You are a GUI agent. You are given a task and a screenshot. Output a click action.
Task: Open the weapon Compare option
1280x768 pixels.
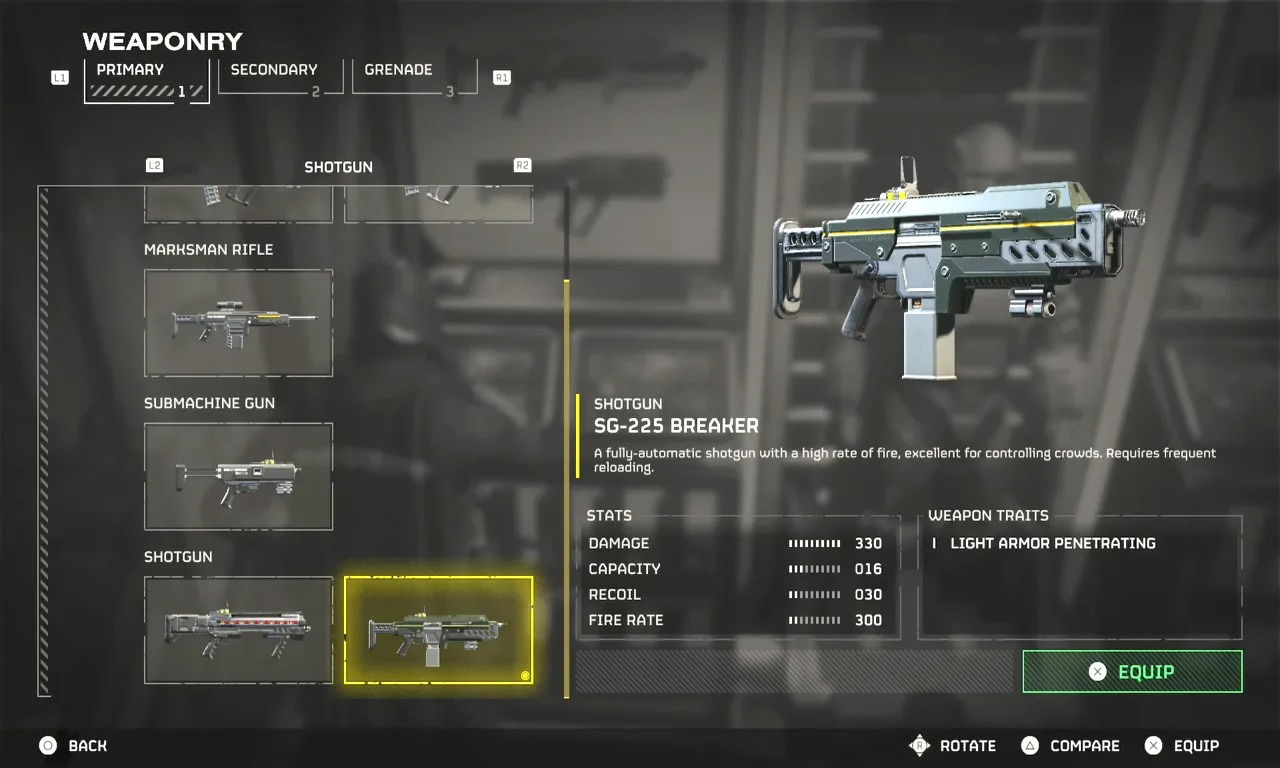point(1070,746)
